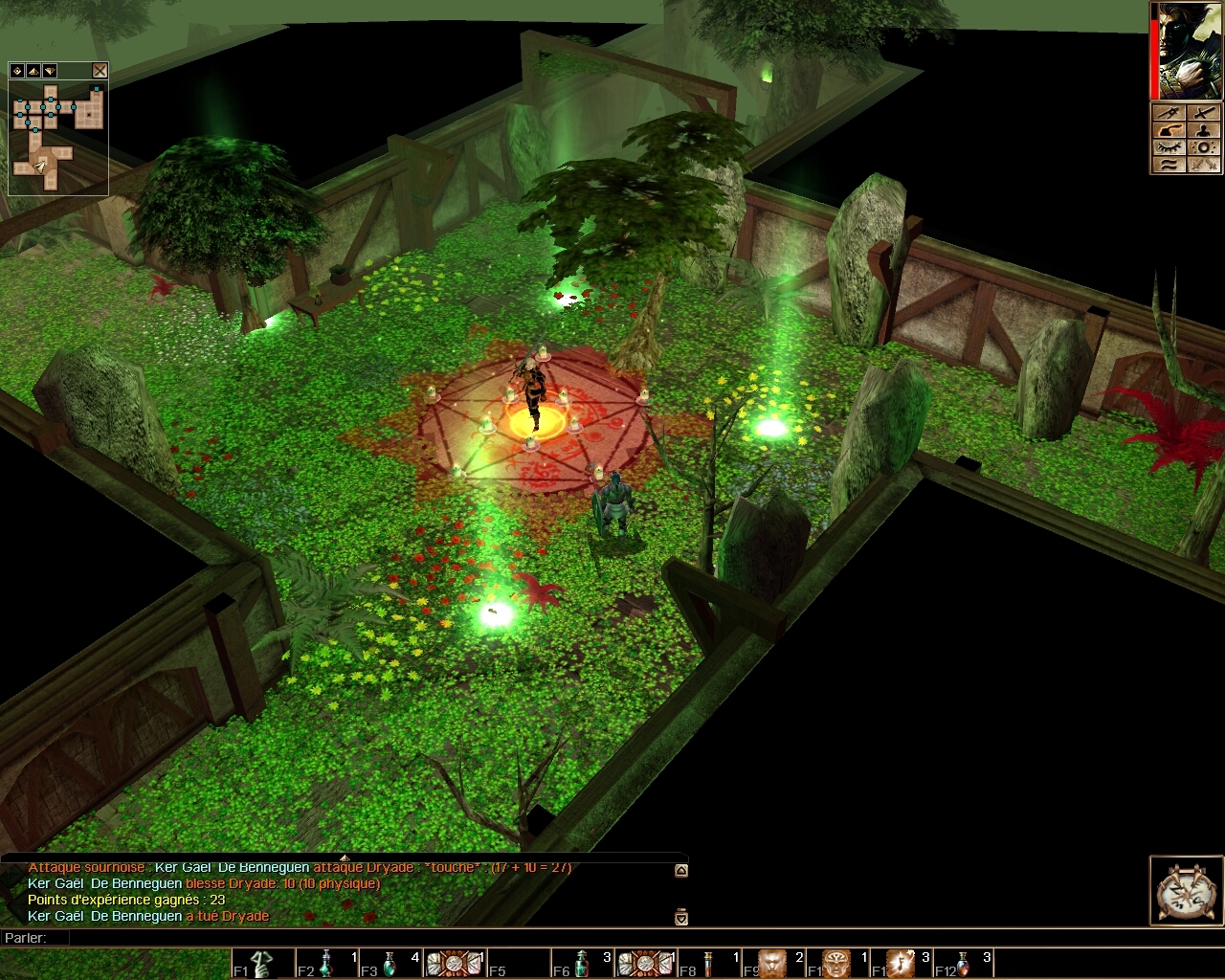Use the F12 red potion quickslot

[964, 964]
